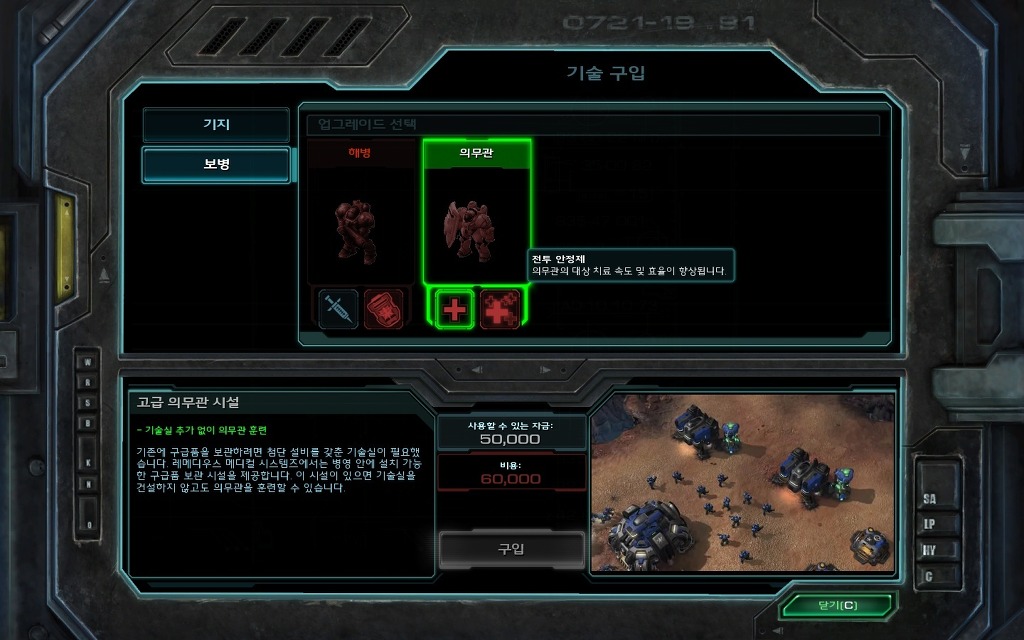Open the upgrade preview video thumbnail
Screen dimensions: 1024x640
(x=741, y=483)
